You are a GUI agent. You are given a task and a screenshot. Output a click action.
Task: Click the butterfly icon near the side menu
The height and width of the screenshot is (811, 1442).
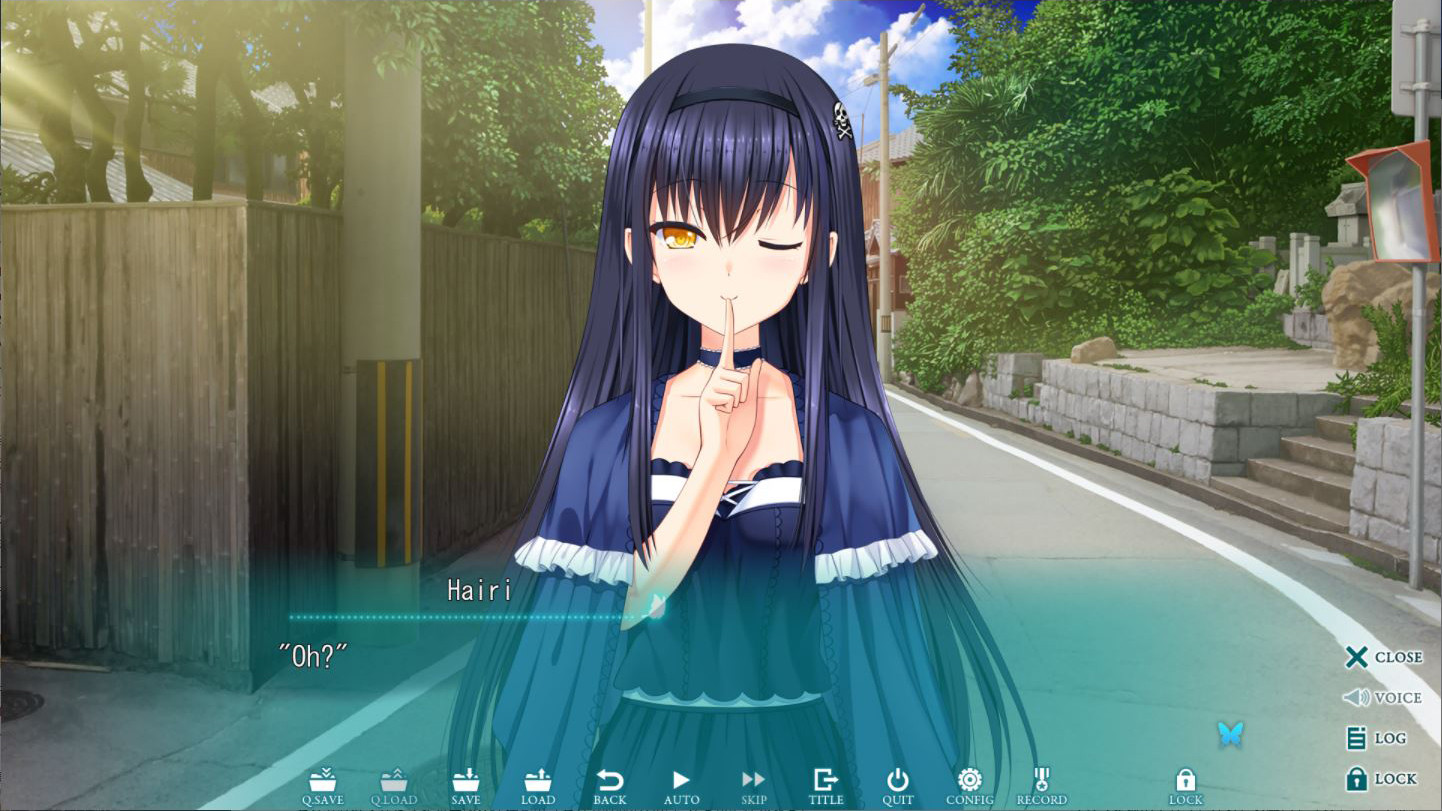(x=1233, y=732)
